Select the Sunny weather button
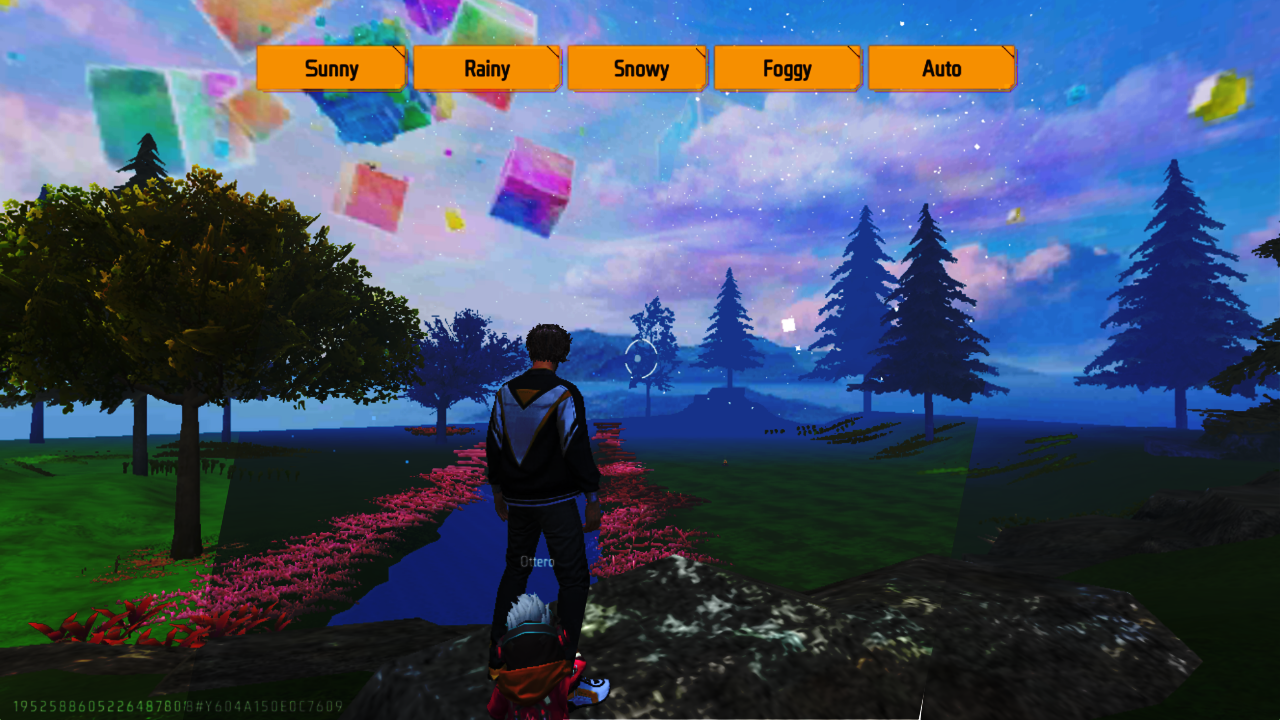 pos(331,68)
